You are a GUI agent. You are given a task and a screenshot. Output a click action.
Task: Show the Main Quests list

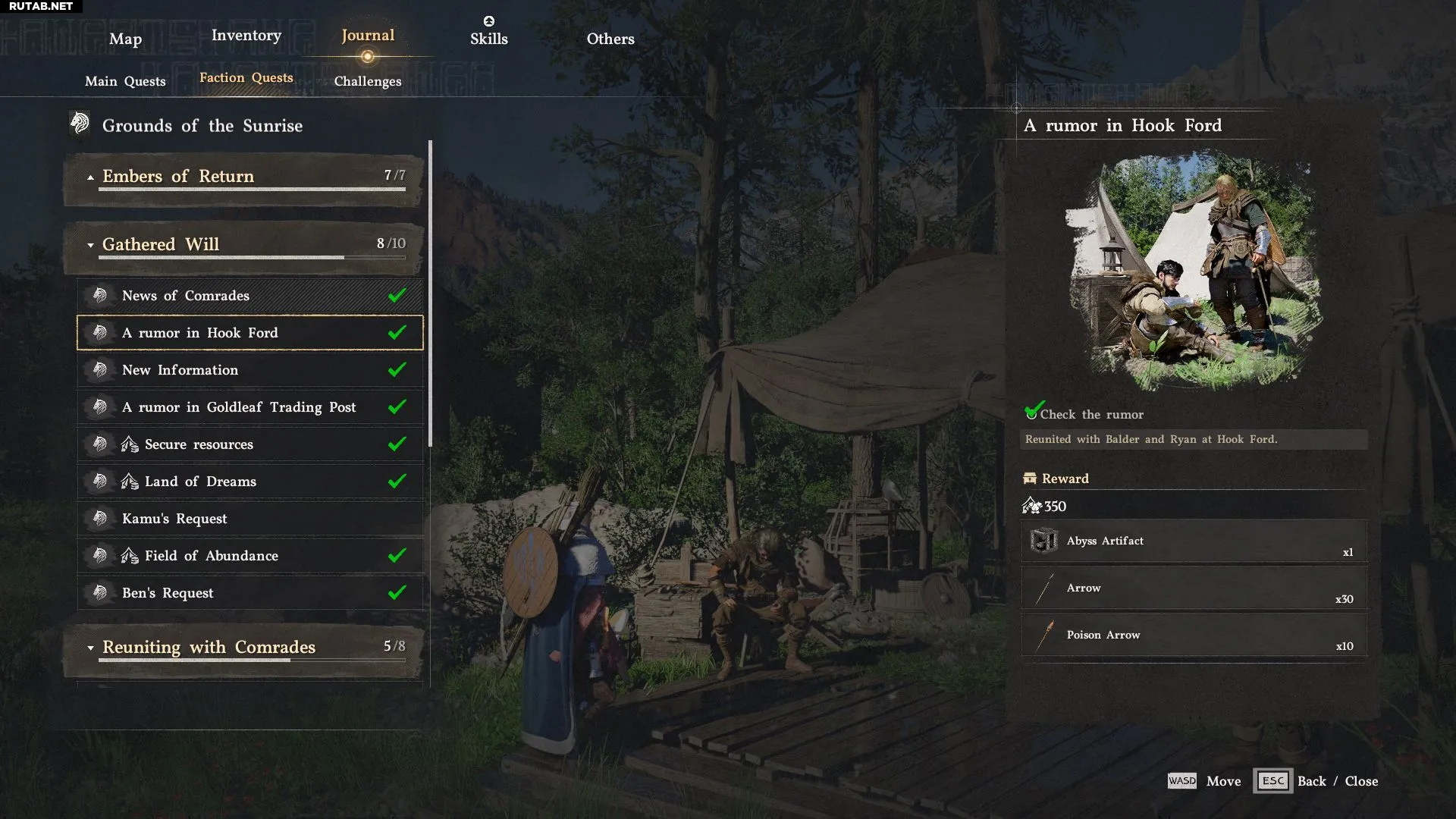coord(125,81)
